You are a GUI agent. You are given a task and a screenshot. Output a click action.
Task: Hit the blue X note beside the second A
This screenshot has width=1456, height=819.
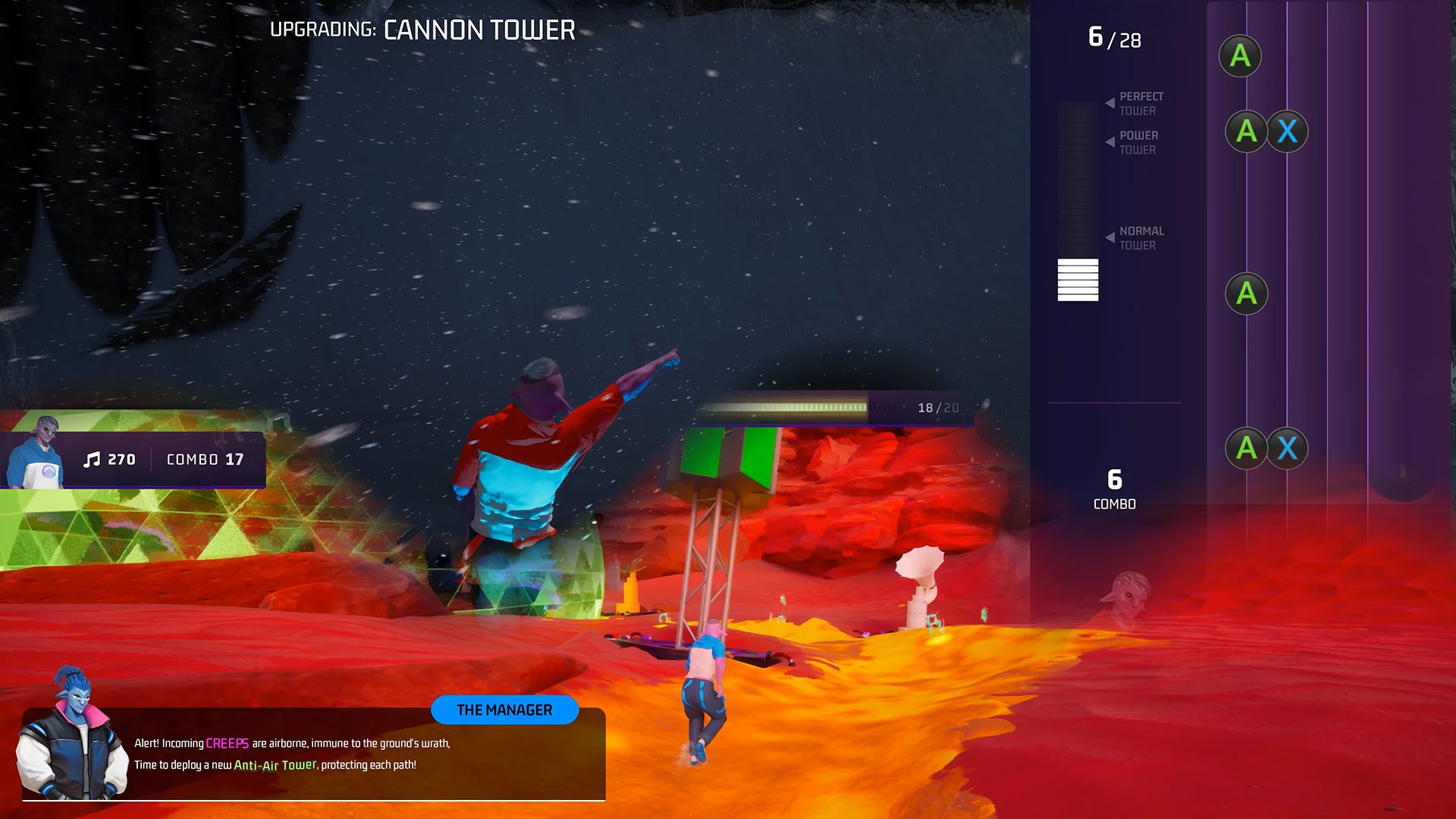[x=1287, y=131]
